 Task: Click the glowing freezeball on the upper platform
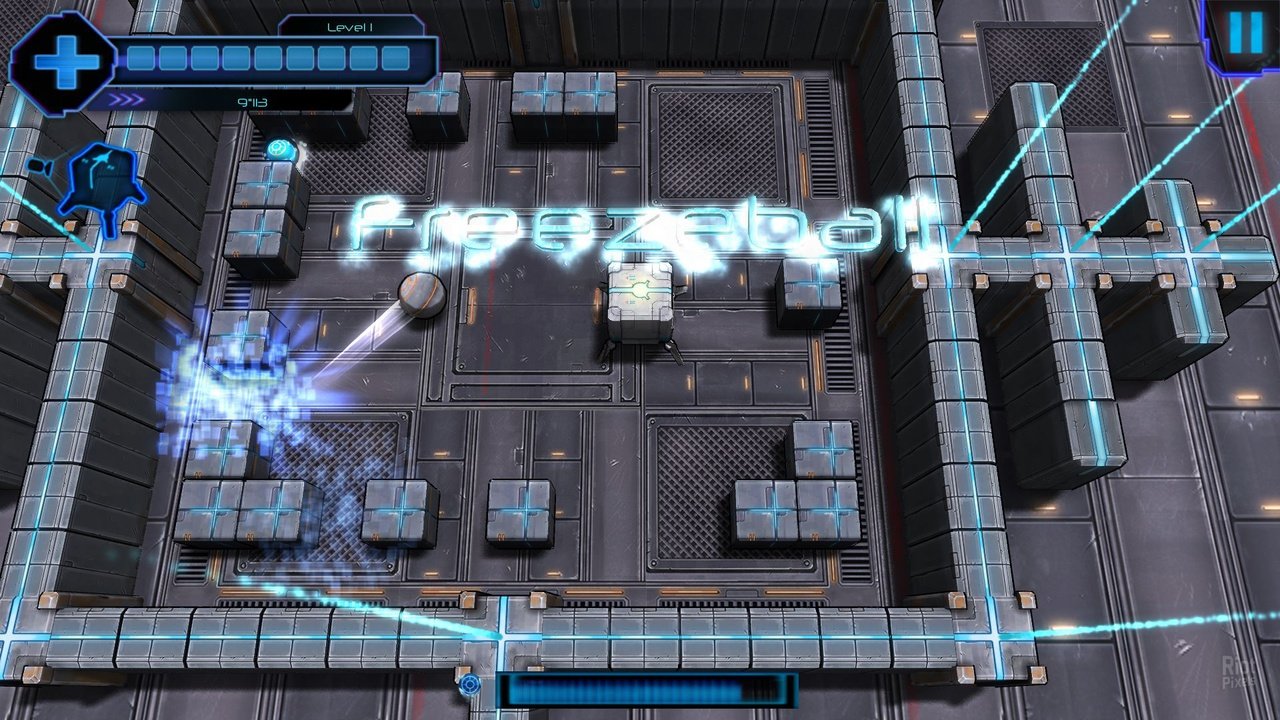(280, 150)
